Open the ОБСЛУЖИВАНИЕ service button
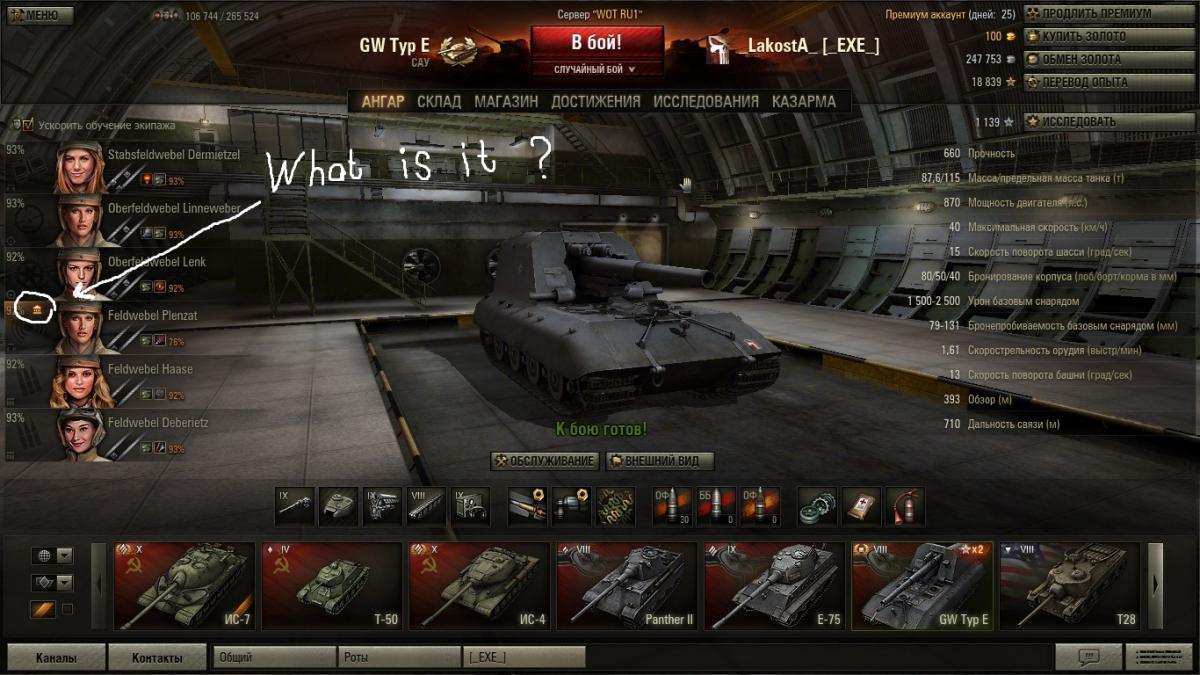This screenshot has height=675, width=1200. point(545,461)
